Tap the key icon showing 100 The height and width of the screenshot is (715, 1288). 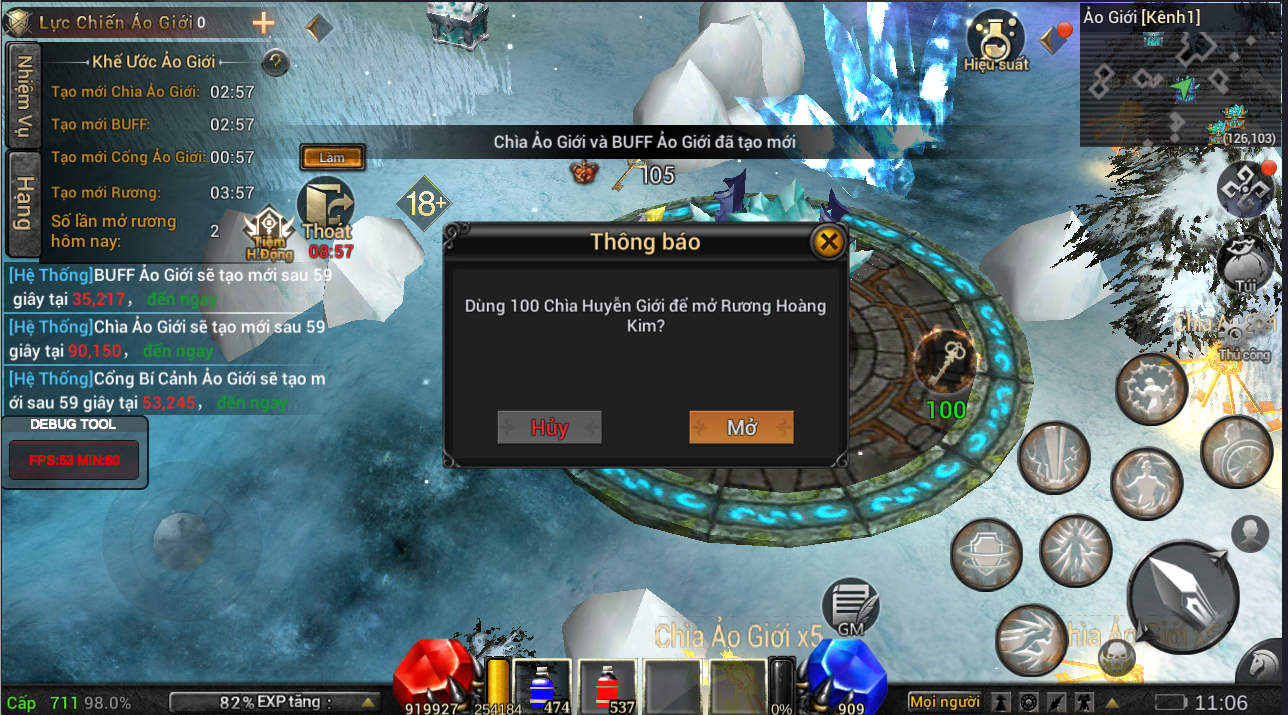point(945,360)
